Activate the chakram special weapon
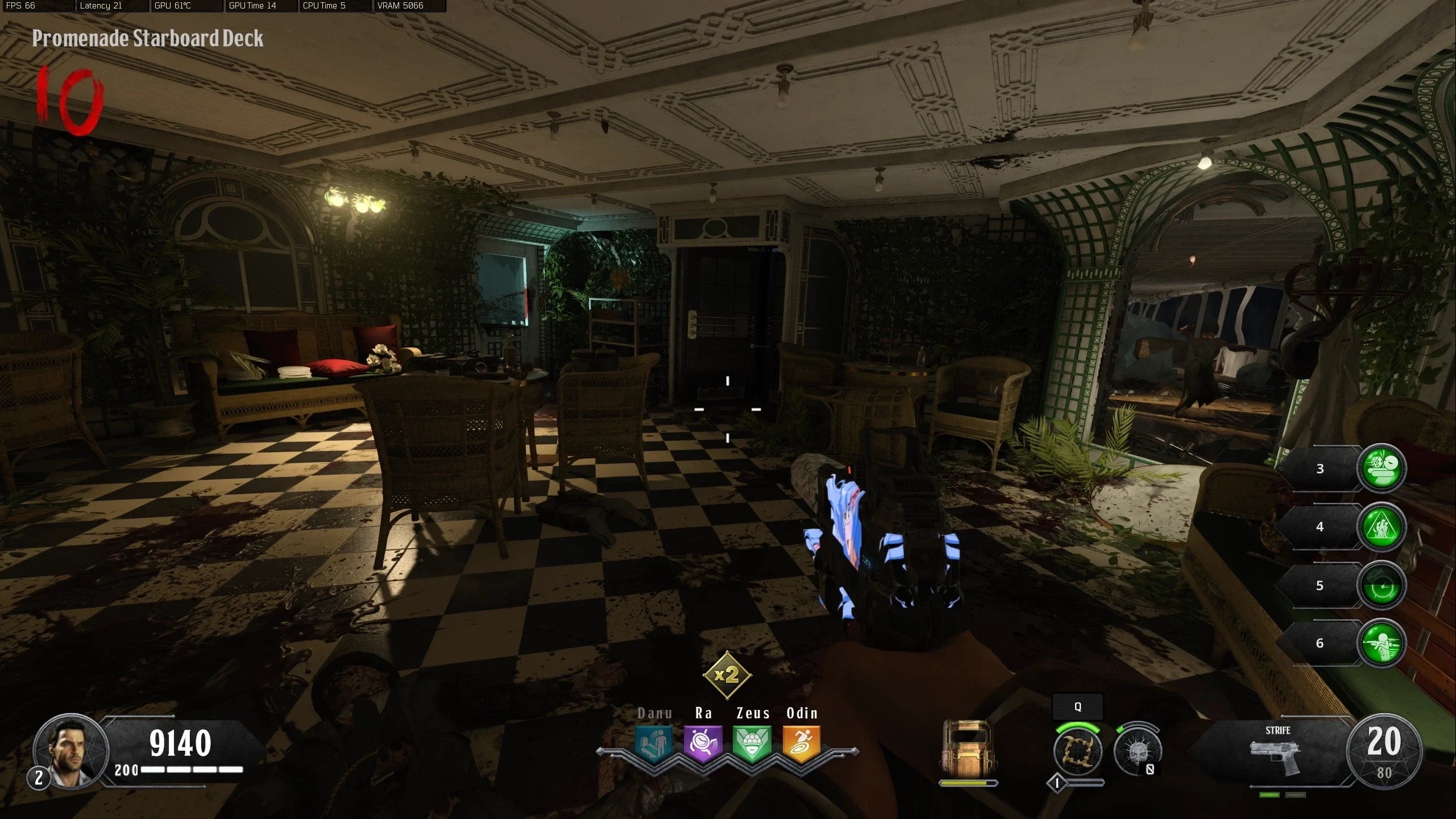The image size is (1456, 819). [1078, 751]
